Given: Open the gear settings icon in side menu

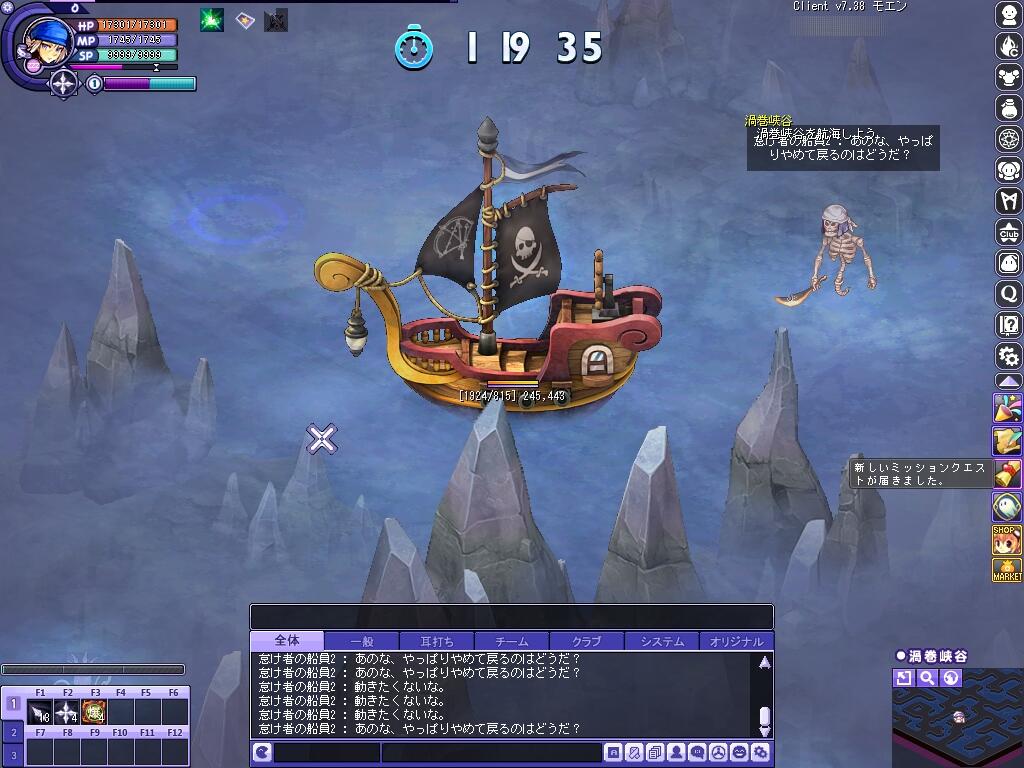Looking at the screenshot, I should tap(1008, 355).
